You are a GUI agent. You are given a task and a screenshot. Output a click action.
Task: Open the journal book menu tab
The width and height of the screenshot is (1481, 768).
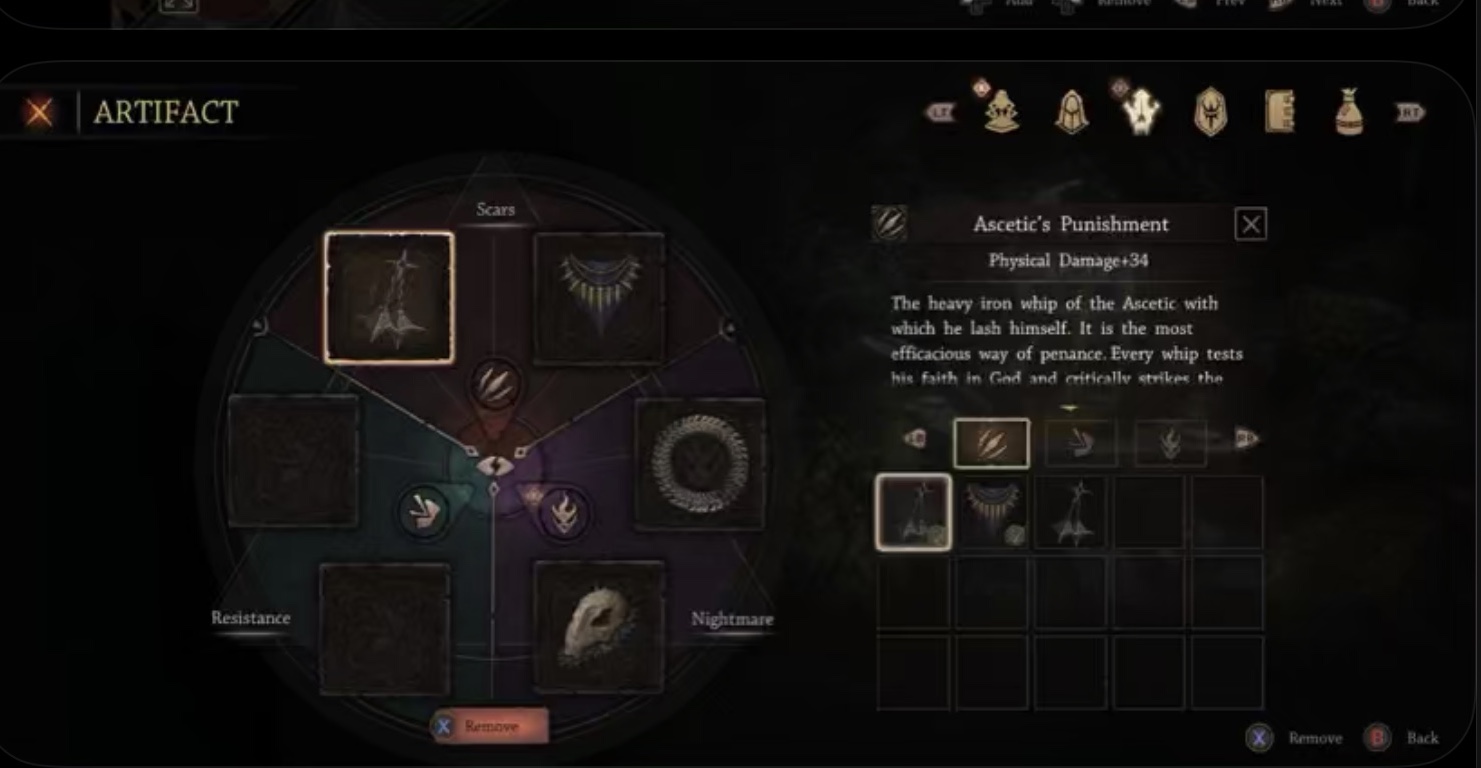(x=1279, y=112)
